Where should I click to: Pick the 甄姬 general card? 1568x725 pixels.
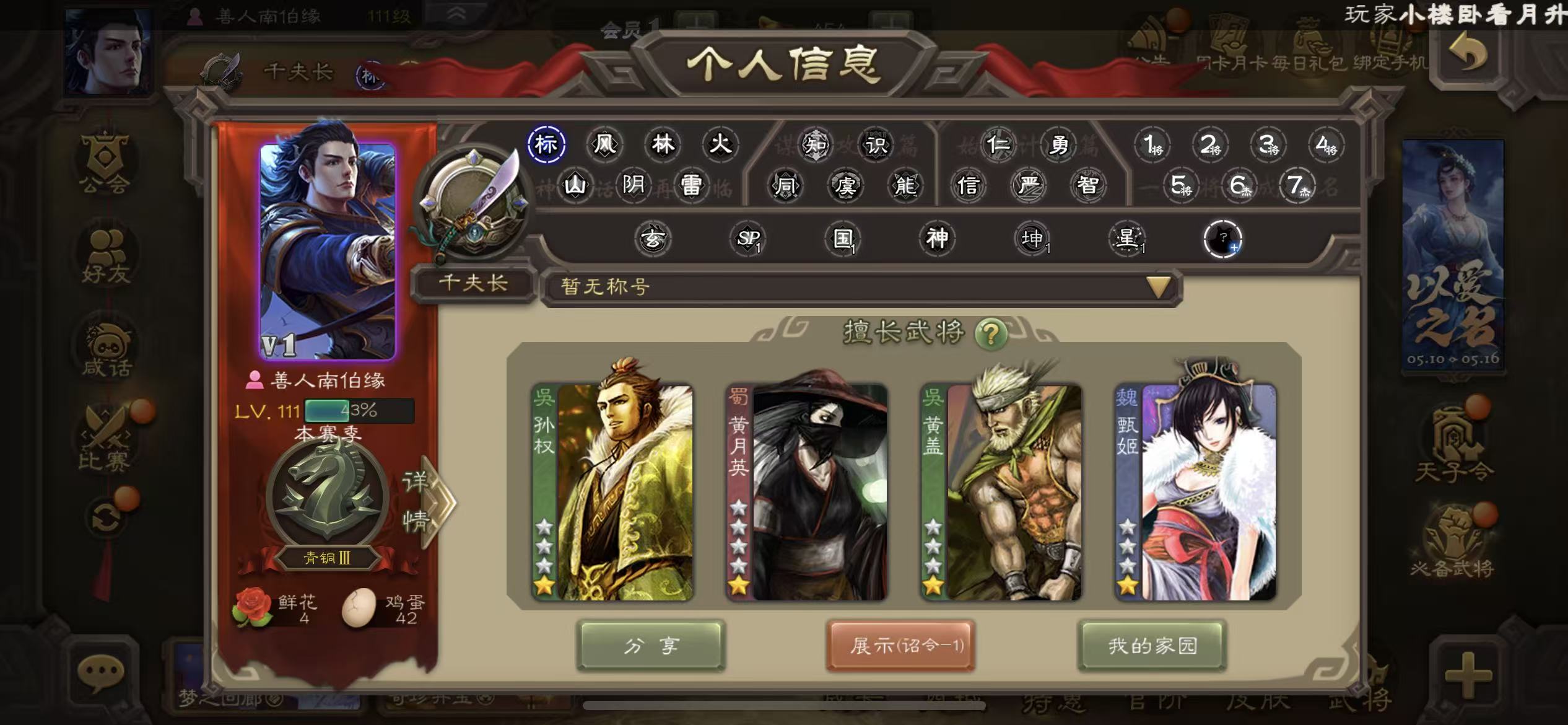click(x=1196, y=493)
